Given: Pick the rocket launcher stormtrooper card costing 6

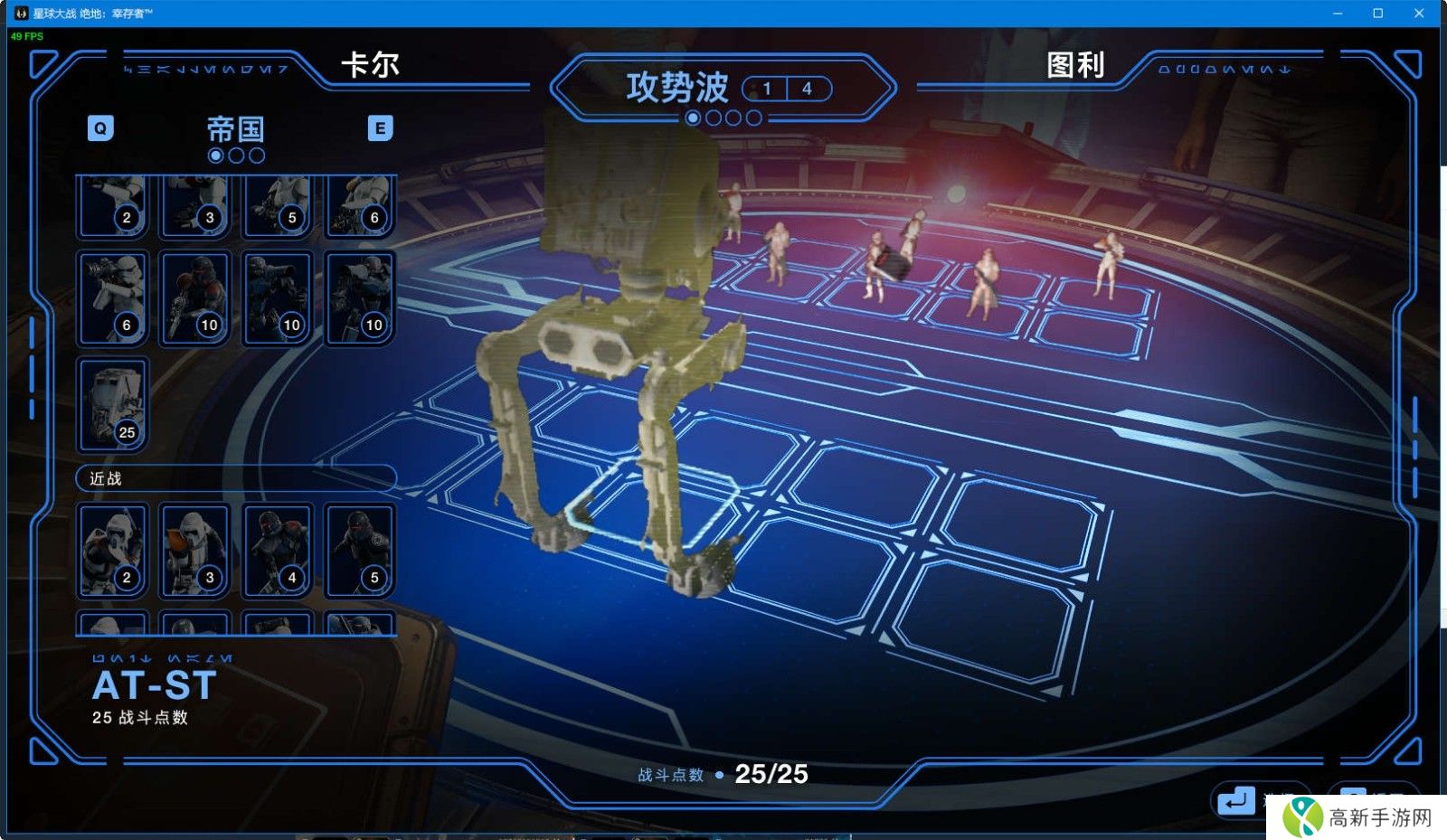Looking at the screenshot, I should pos(112,297).
